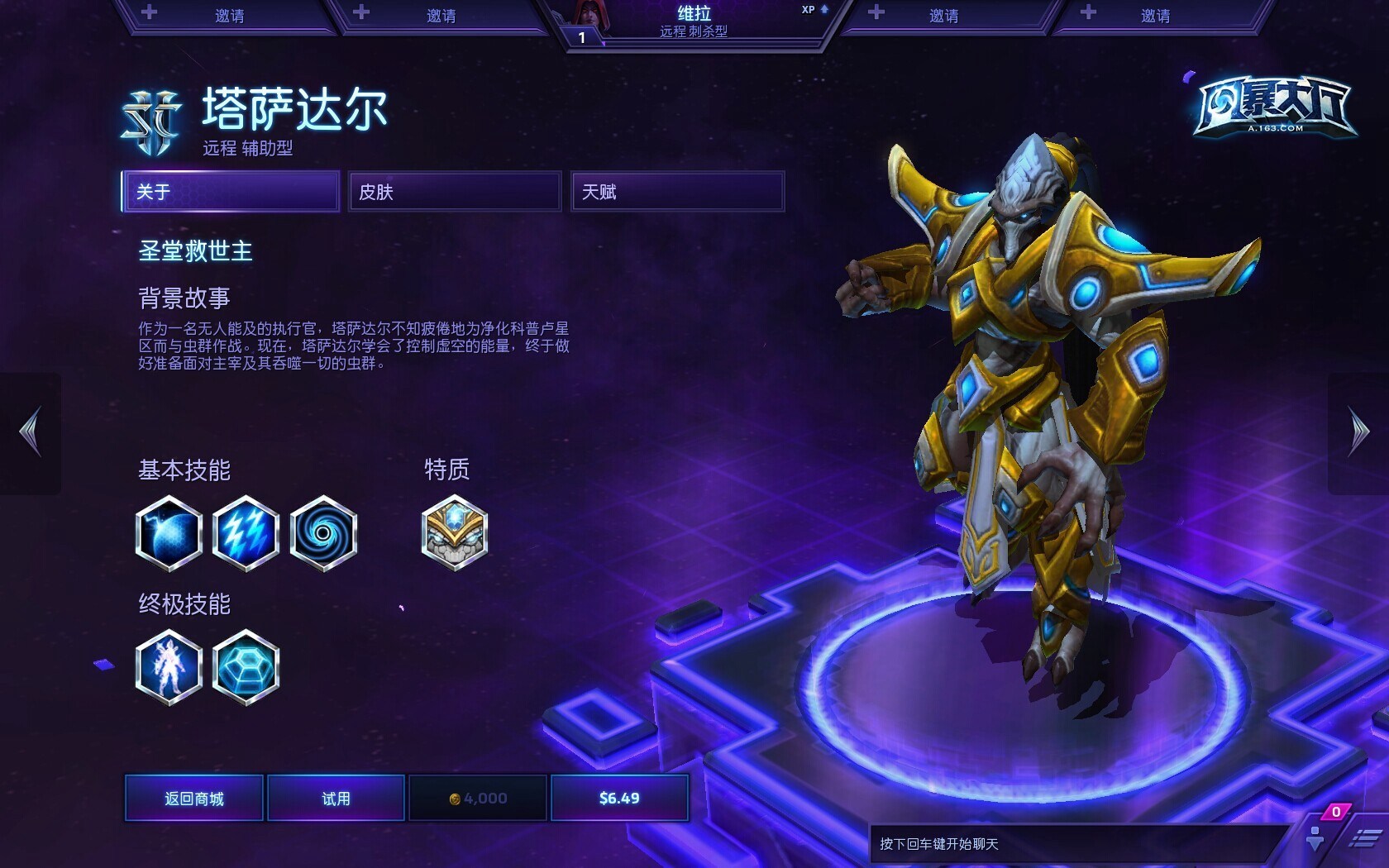Select the lightning bolt ability icon
Screen dimensions: 1389x868
tap(246, 533)
